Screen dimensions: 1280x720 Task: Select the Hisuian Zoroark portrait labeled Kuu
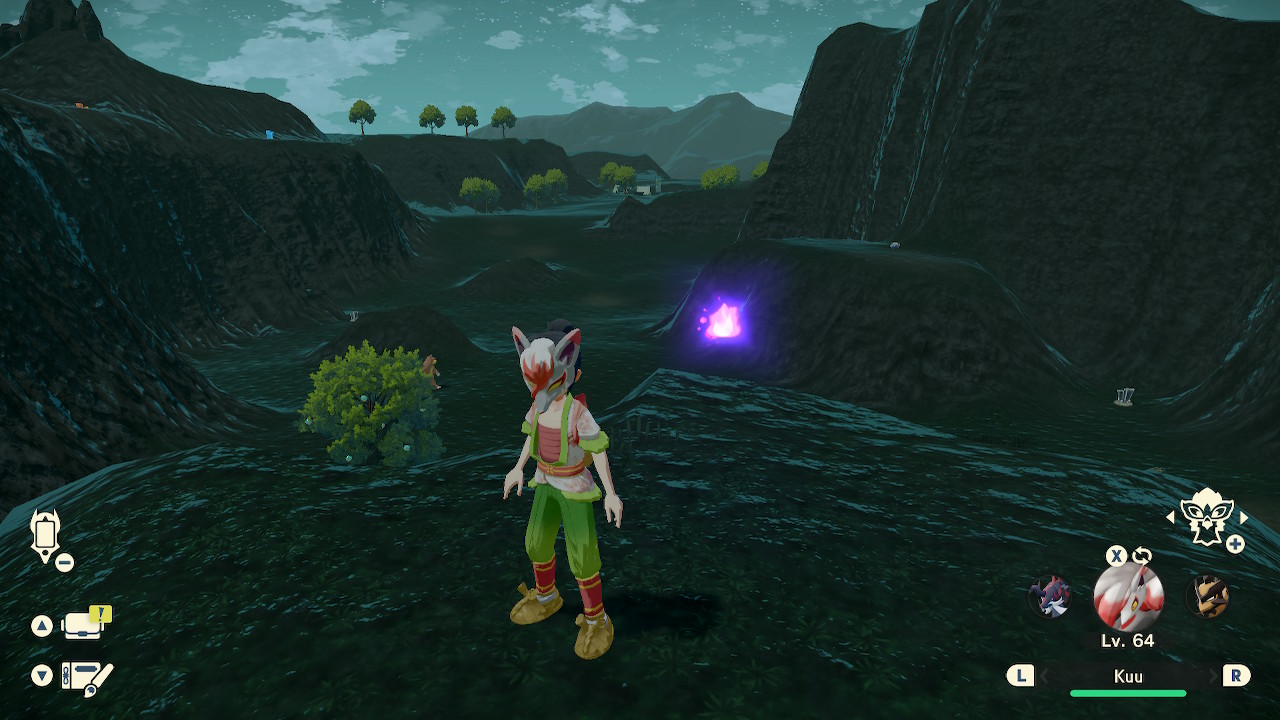click(x=1128, y=597)
